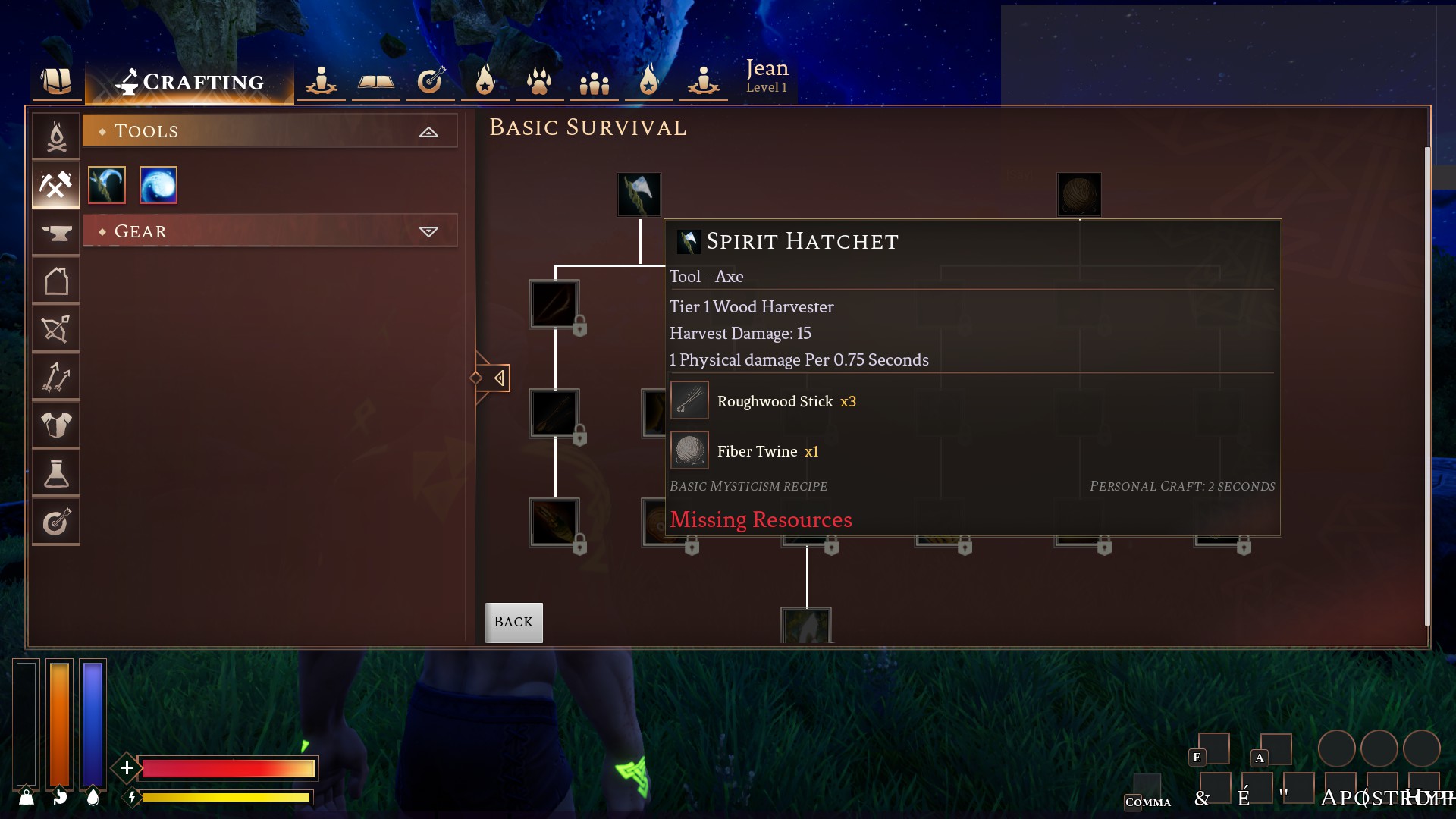Click the red health bar
The image size is (1456, 819).
point(227,768)
